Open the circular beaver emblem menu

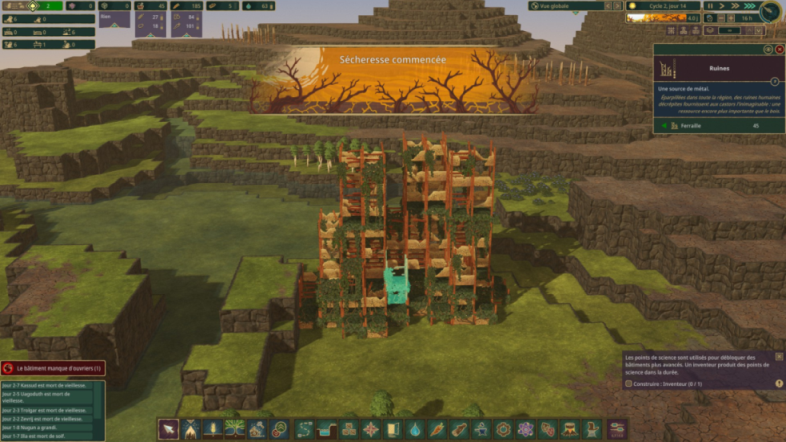pos(770,11)
